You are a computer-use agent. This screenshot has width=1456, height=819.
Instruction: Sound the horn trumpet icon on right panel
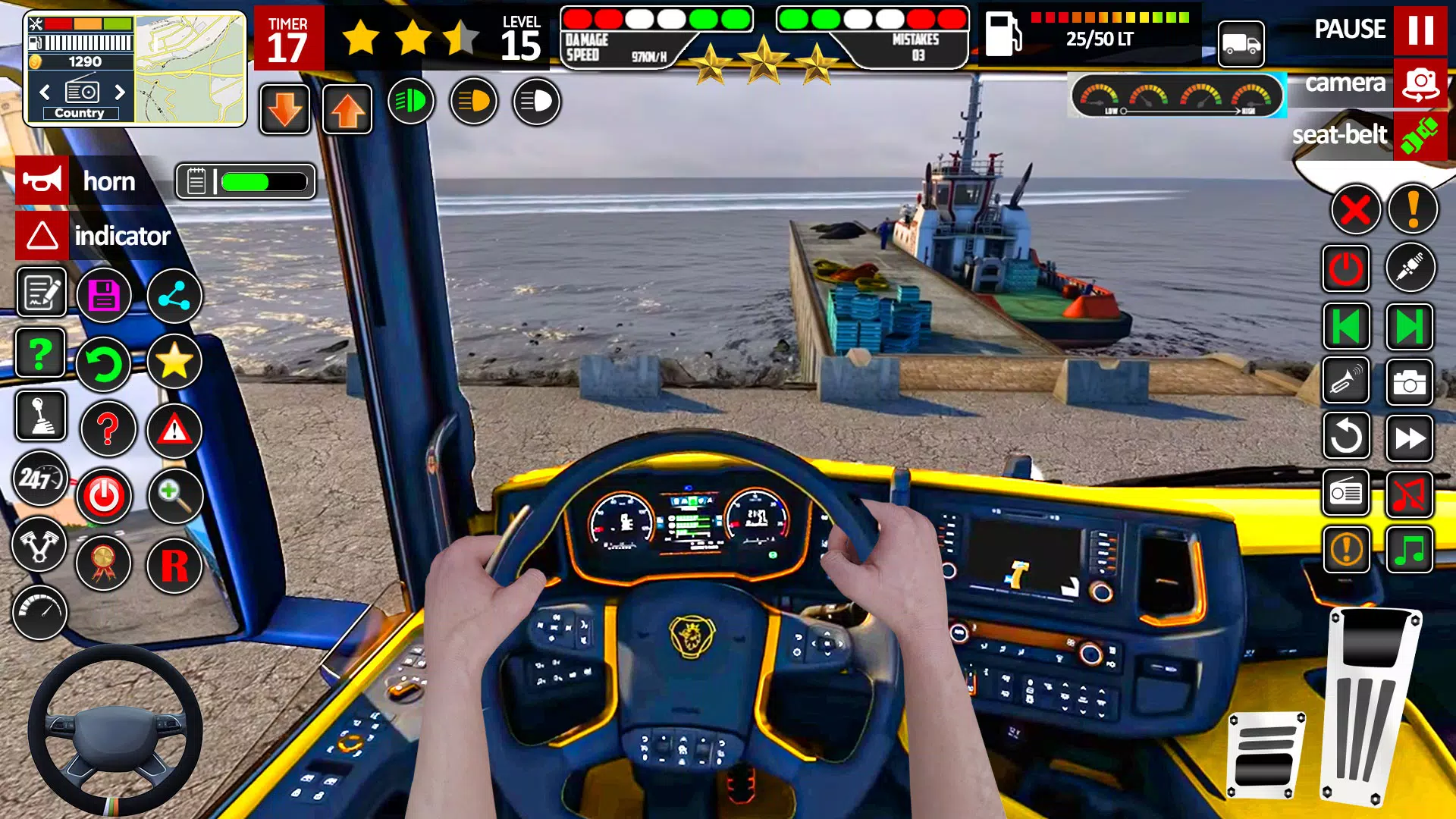tap(1345, 381)
